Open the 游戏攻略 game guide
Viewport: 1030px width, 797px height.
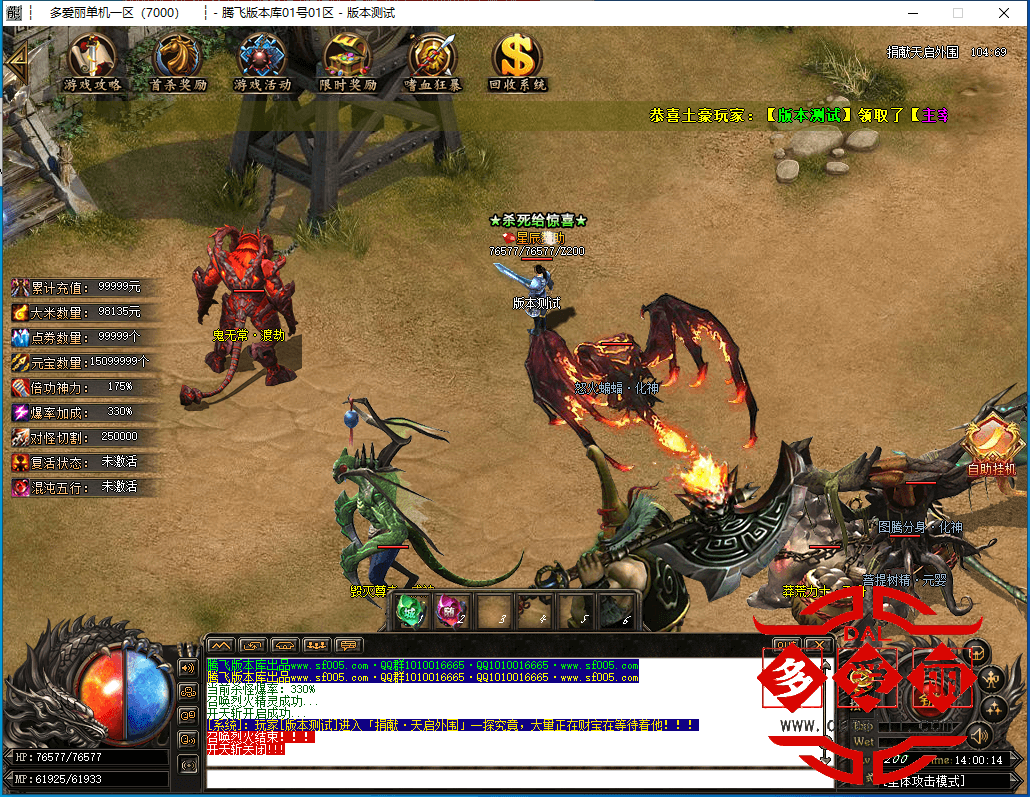click(92, 62)
